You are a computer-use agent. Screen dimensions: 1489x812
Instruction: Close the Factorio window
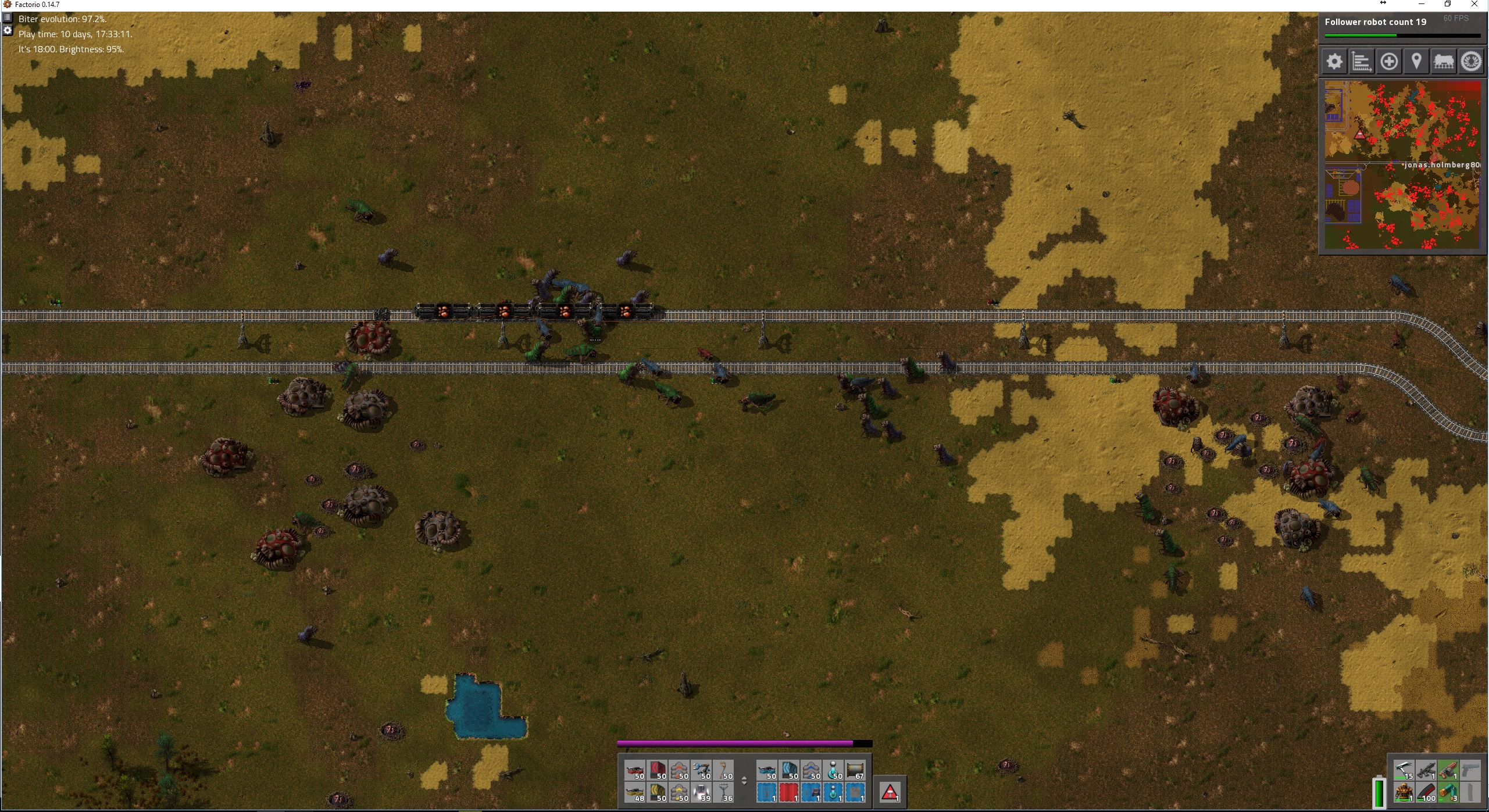click(1474, 5)
